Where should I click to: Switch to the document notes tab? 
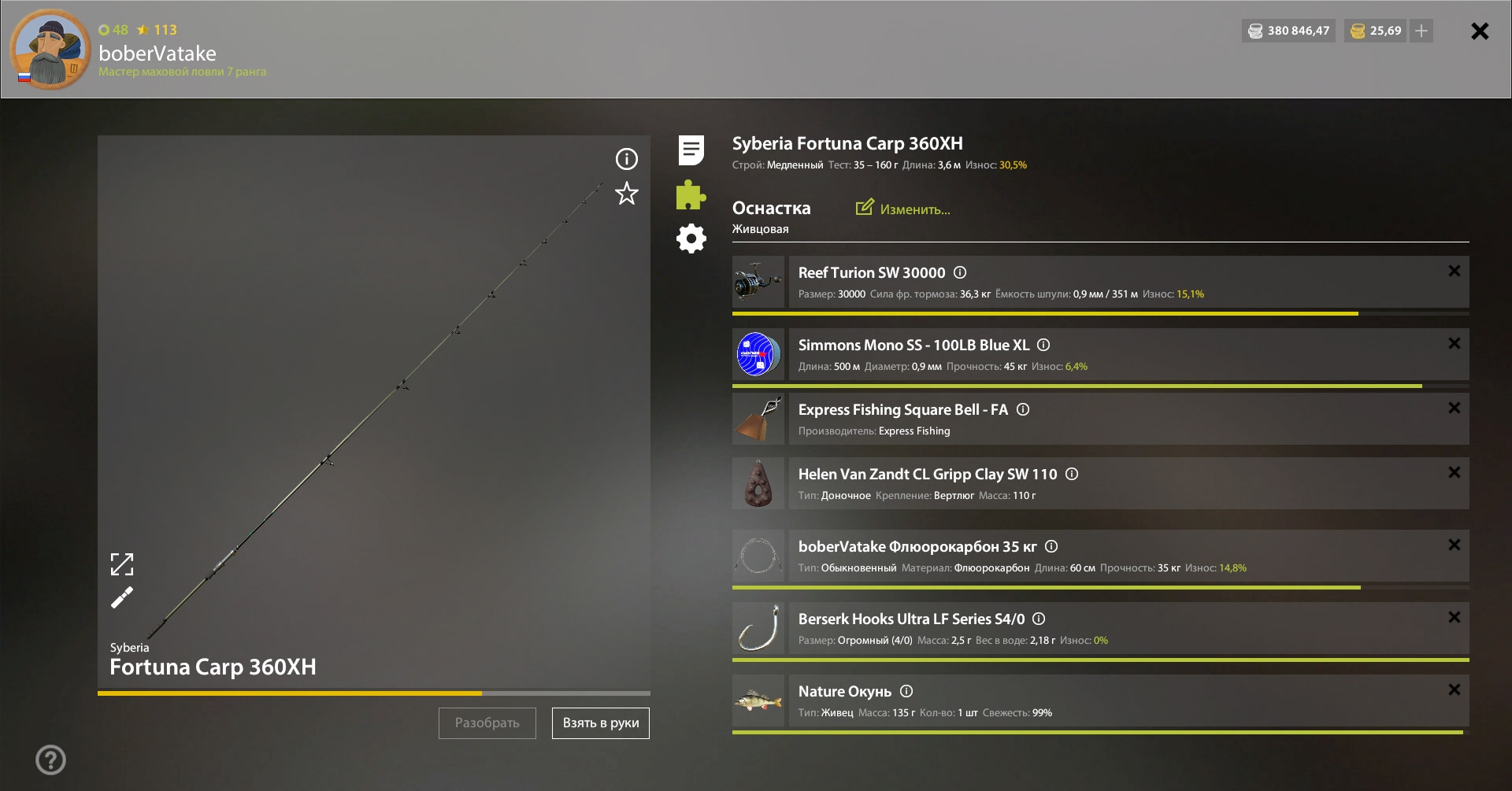point(691,150)
